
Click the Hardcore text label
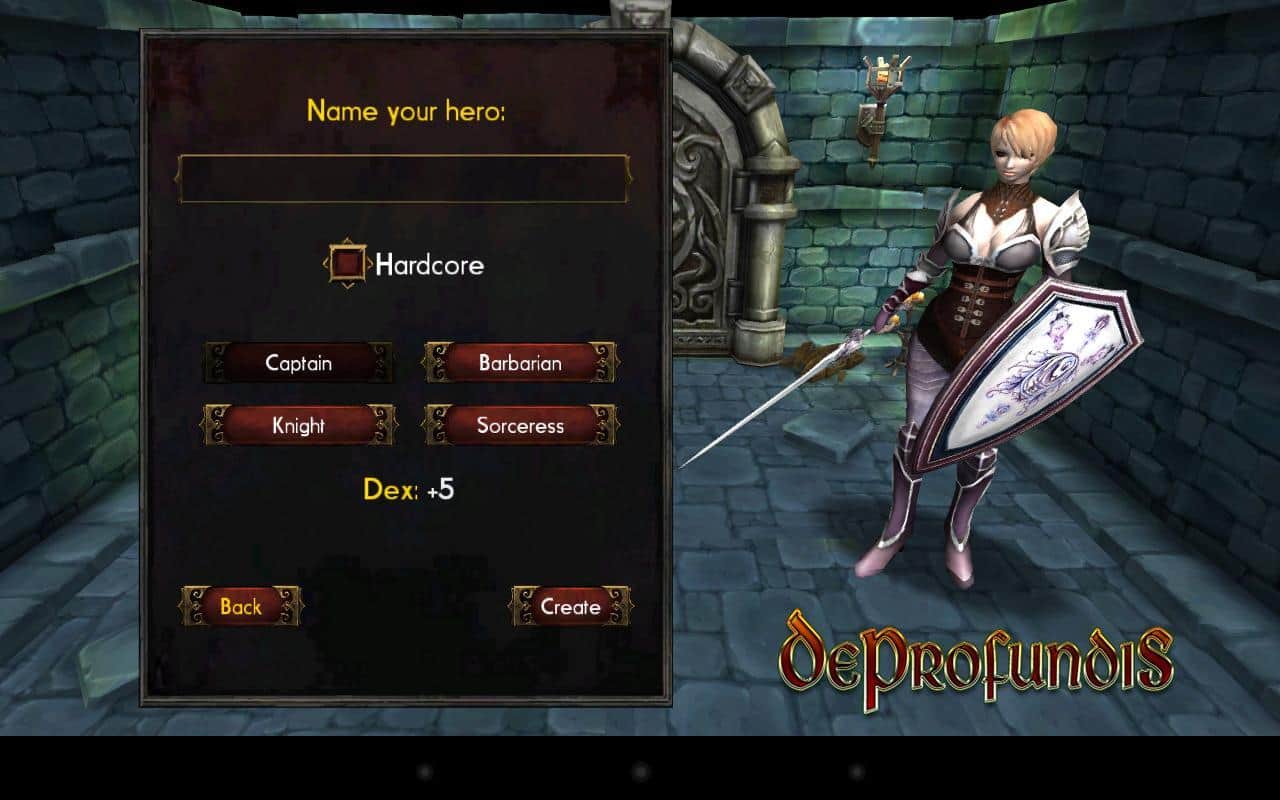(430, 264)
